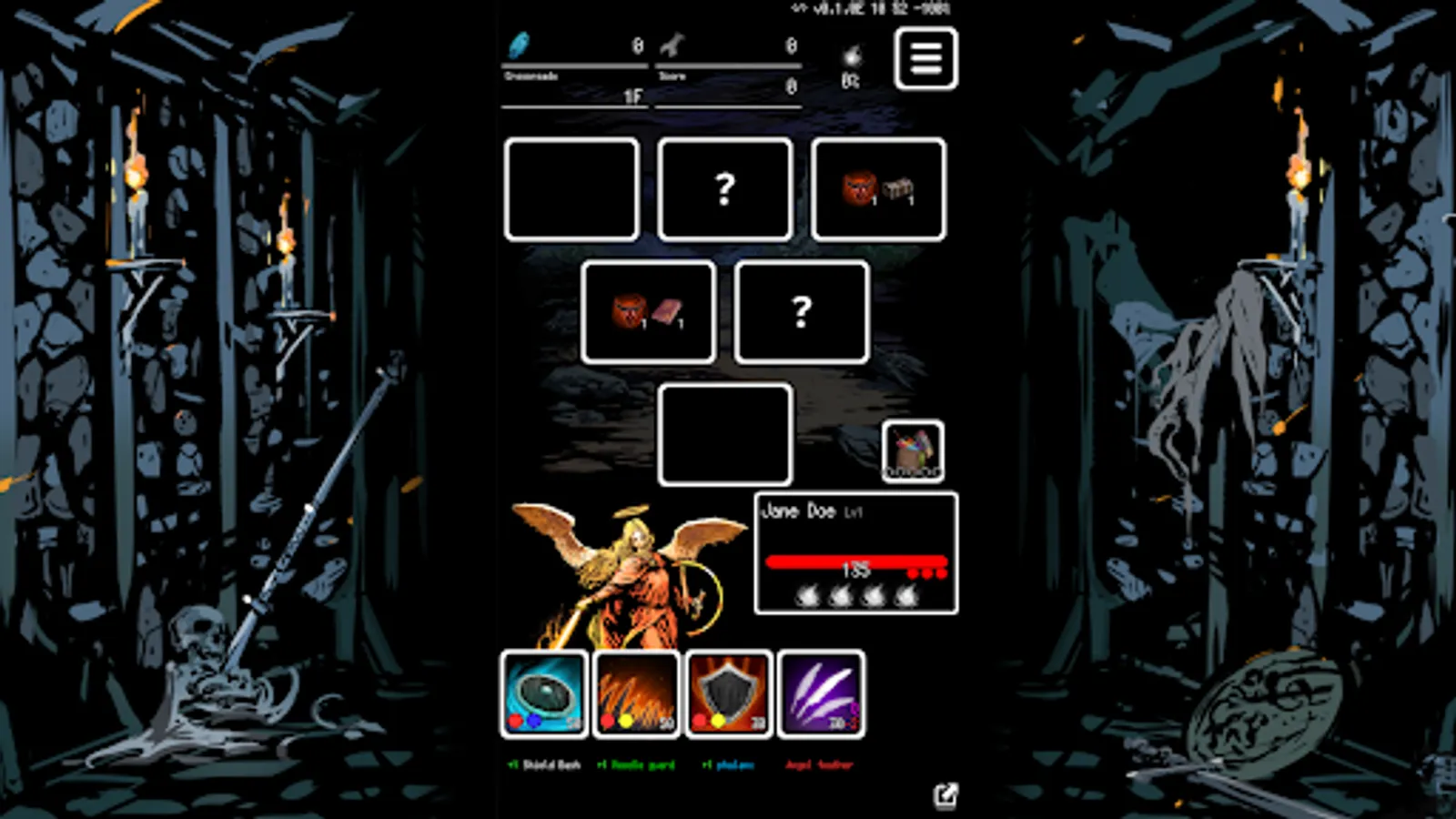
Task: Tap the bomb icon showing 0%
Action: 850,56
